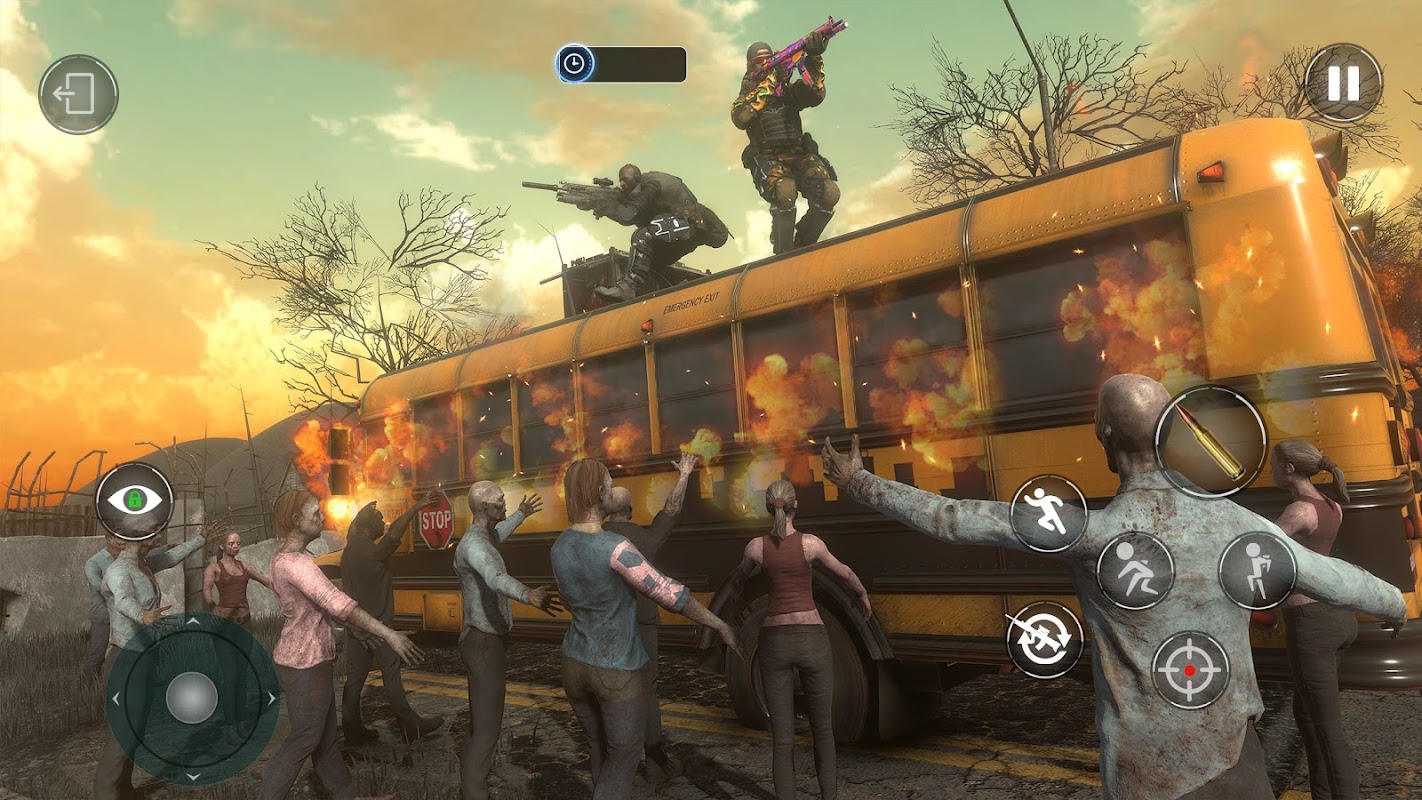This screenshot has width=1422, height=800.
Task: Aim with the red crosshair button
Action: (1190, 669)
